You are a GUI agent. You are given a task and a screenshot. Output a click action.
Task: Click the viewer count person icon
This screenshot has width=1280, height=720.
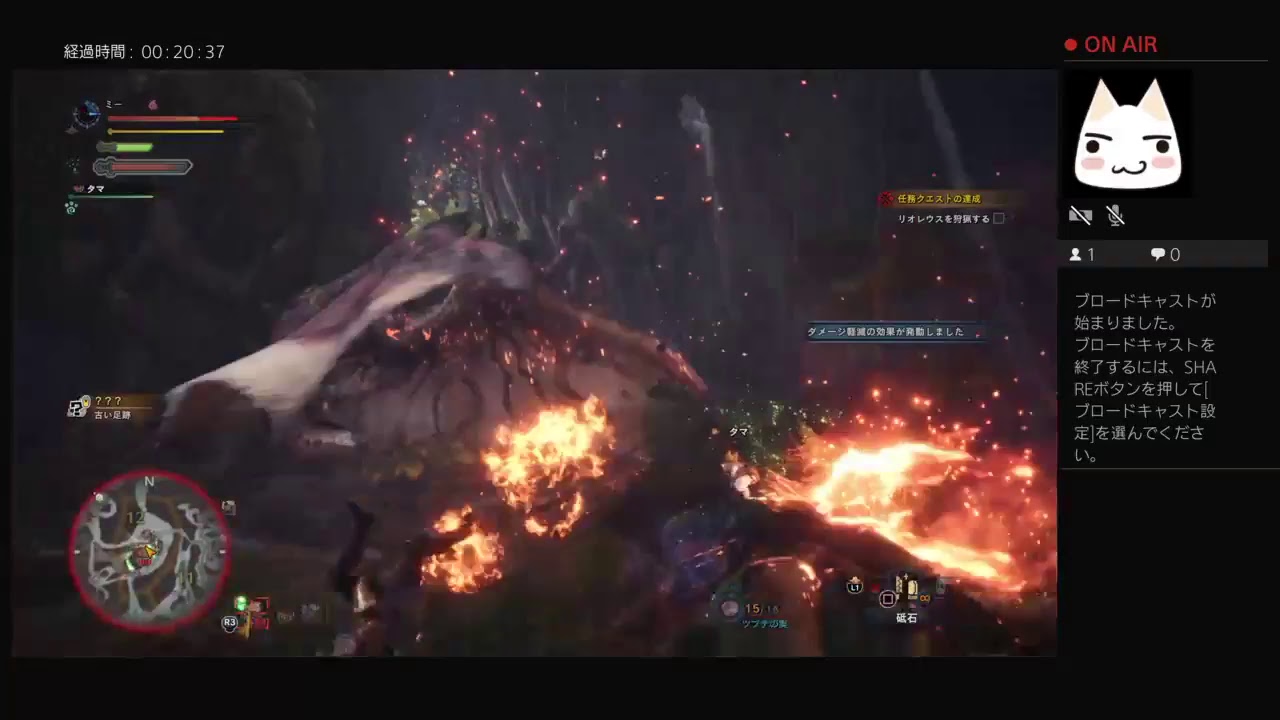pyautogui.click(x=1077, y=254)
